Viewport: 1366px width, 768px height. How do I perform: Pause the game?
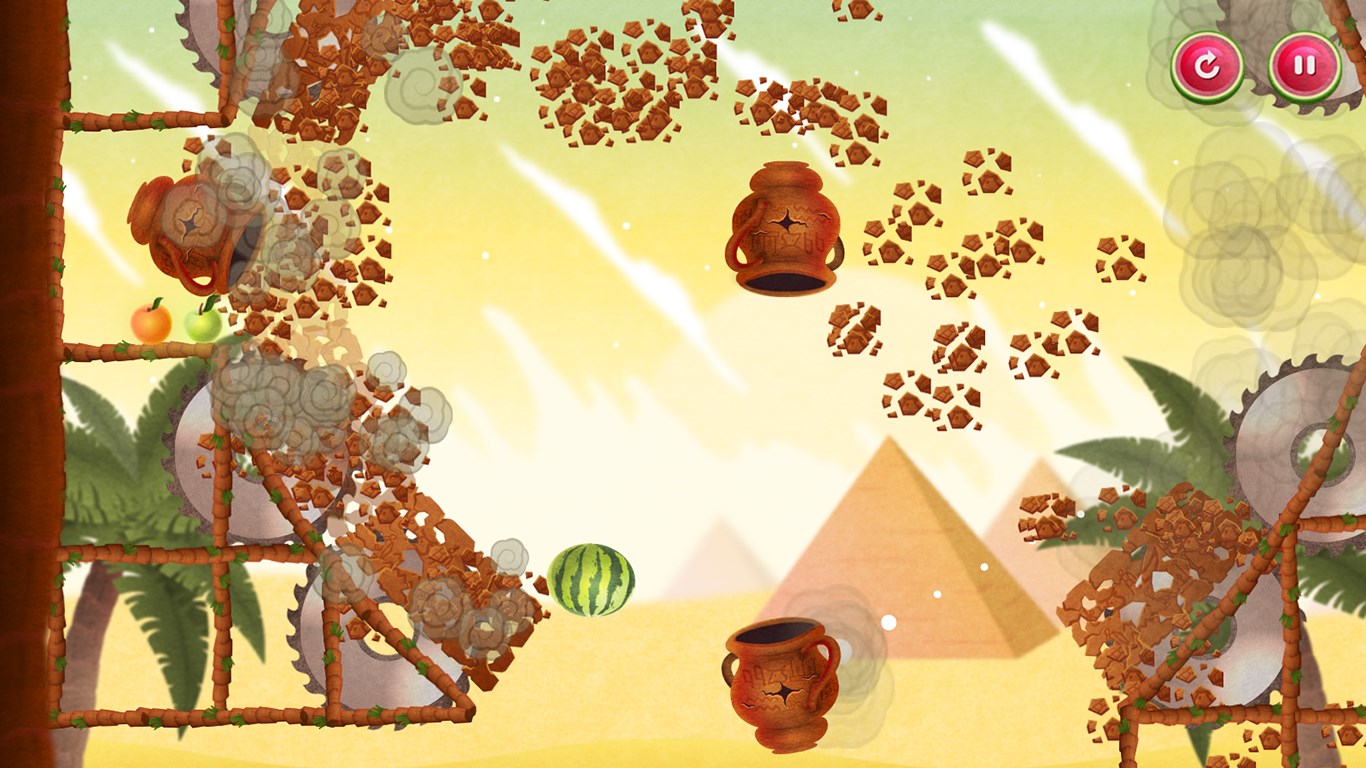[1304, 66]
